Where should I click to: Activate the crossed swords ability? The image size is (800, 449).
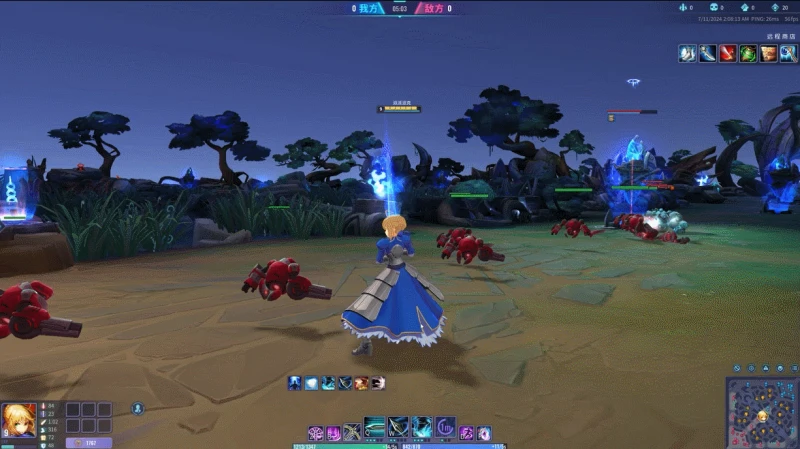pos(352,433)
